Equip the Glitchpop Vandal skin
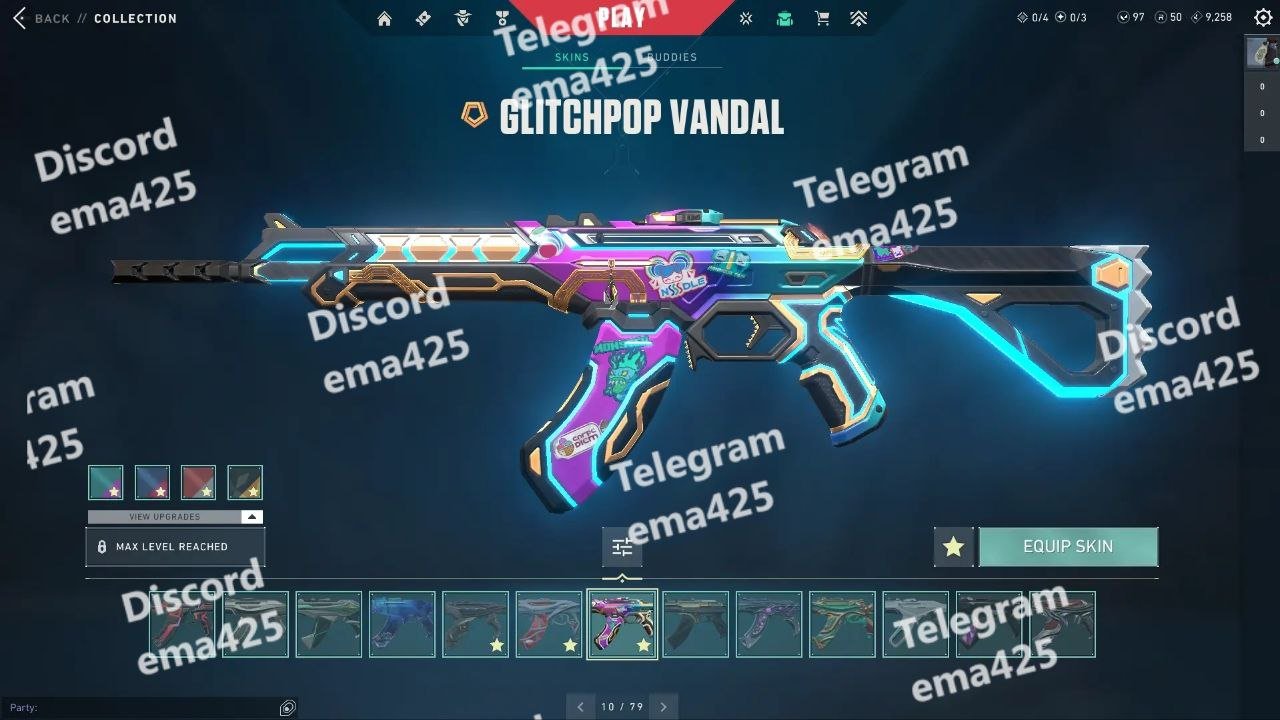The height and width of the screenshot is (720, 1280). click(1067, 547)
